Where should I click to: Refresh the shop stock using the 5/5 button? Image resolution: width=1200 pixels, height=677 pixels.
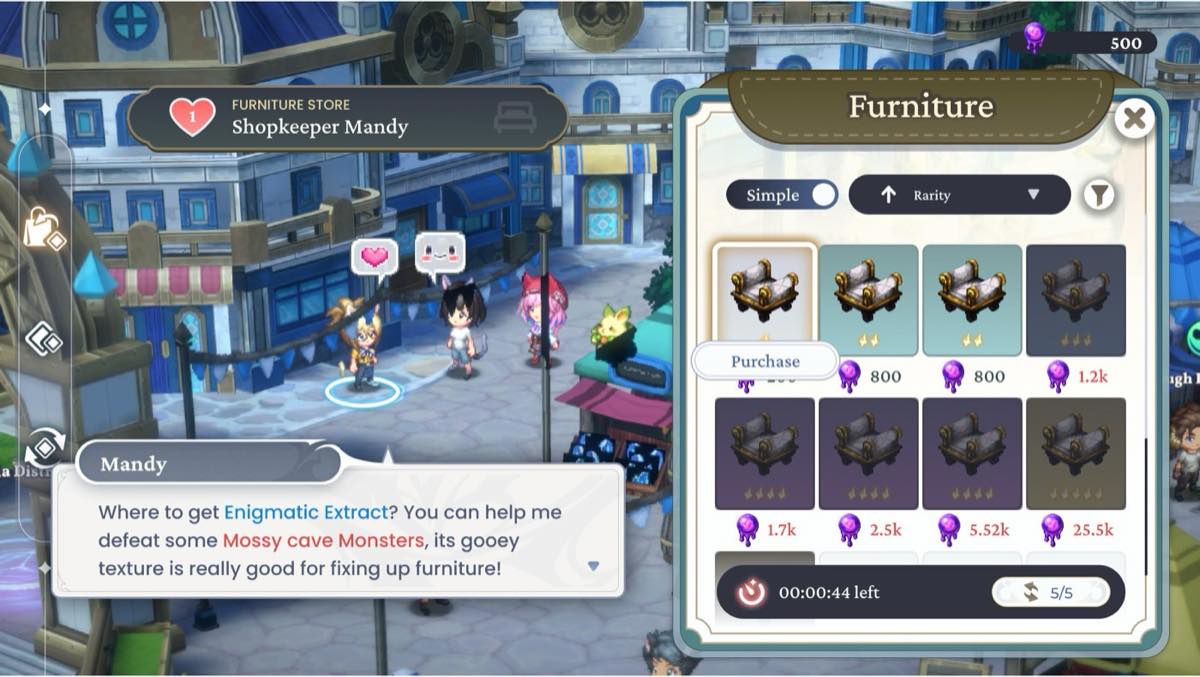pyautogui.click(x=1050, y=593)
